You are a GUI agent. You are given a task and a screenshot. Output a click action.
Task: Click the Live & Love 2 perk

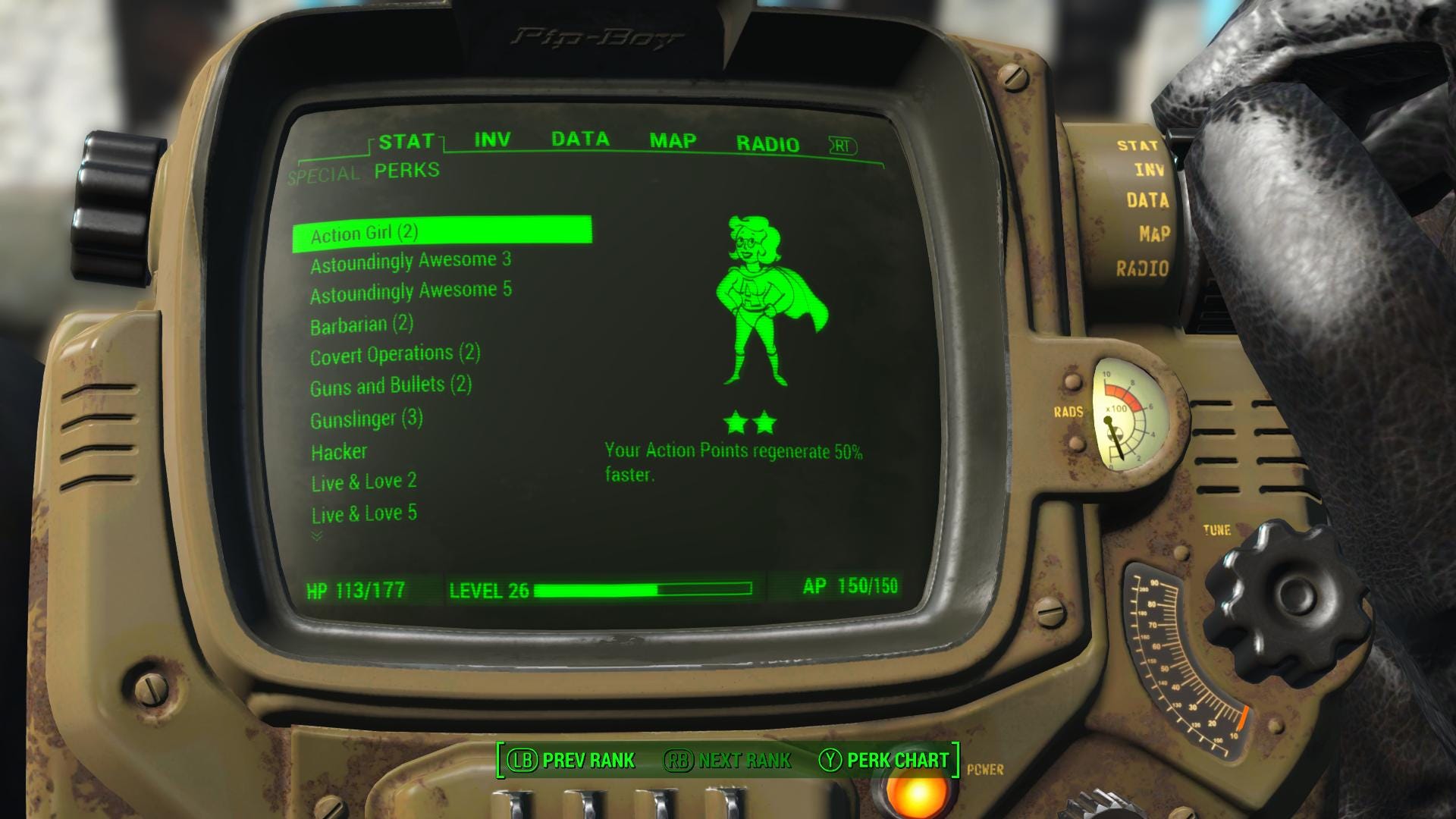364,482
